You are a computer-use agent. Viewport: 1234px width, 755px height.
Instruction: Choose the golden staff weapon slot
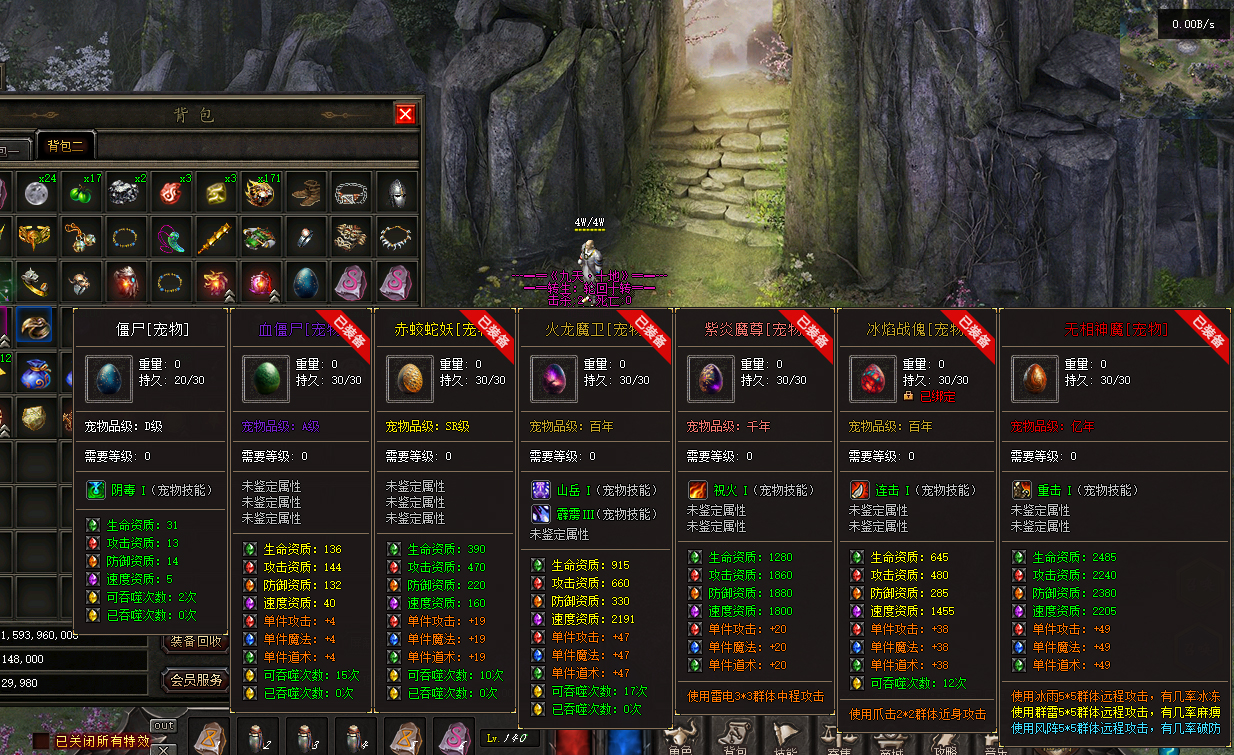[214, 238]
